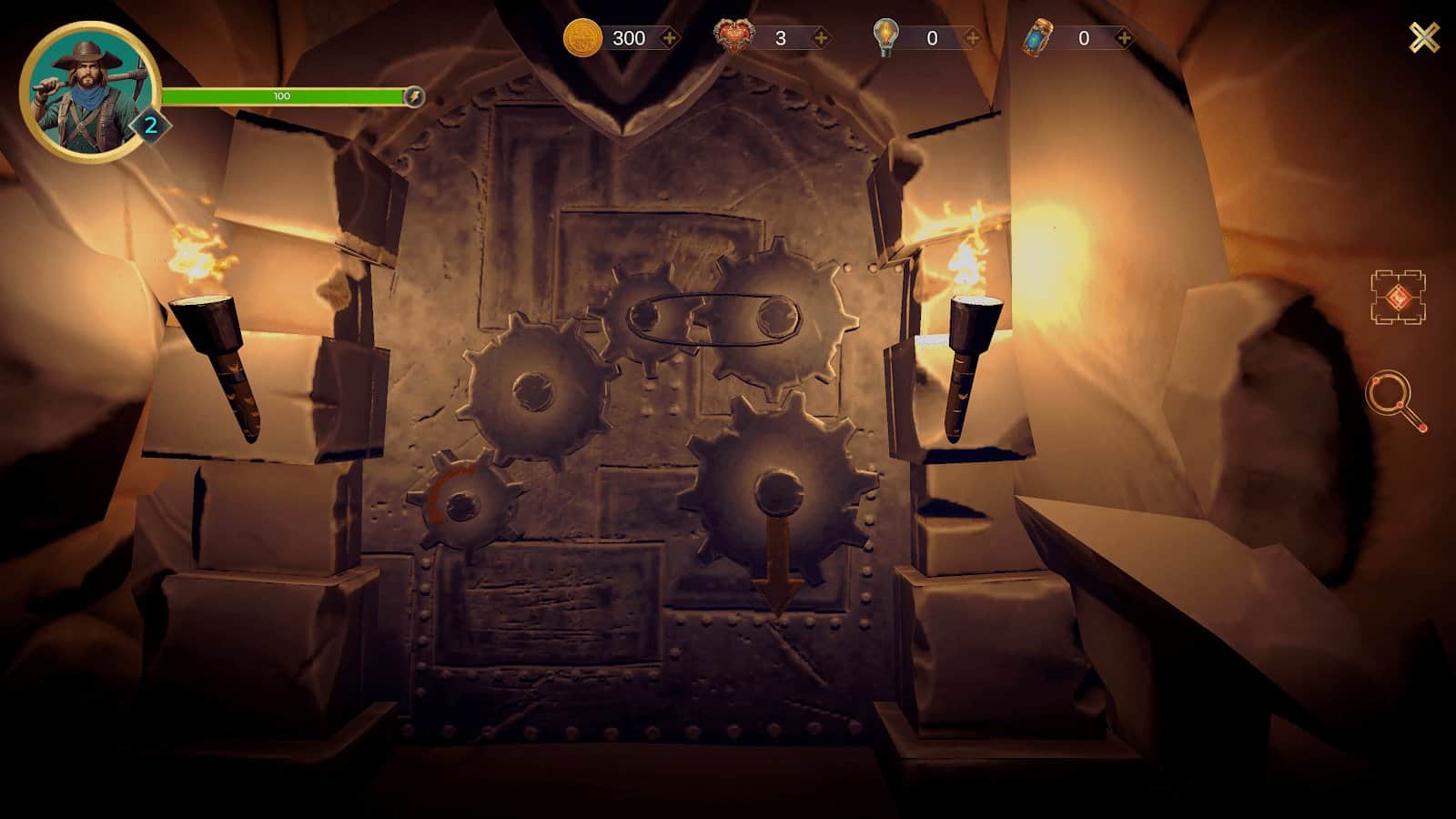
Task: Add more hearts with the plus button
Action: pyautogui.click(x=821, y=38)
